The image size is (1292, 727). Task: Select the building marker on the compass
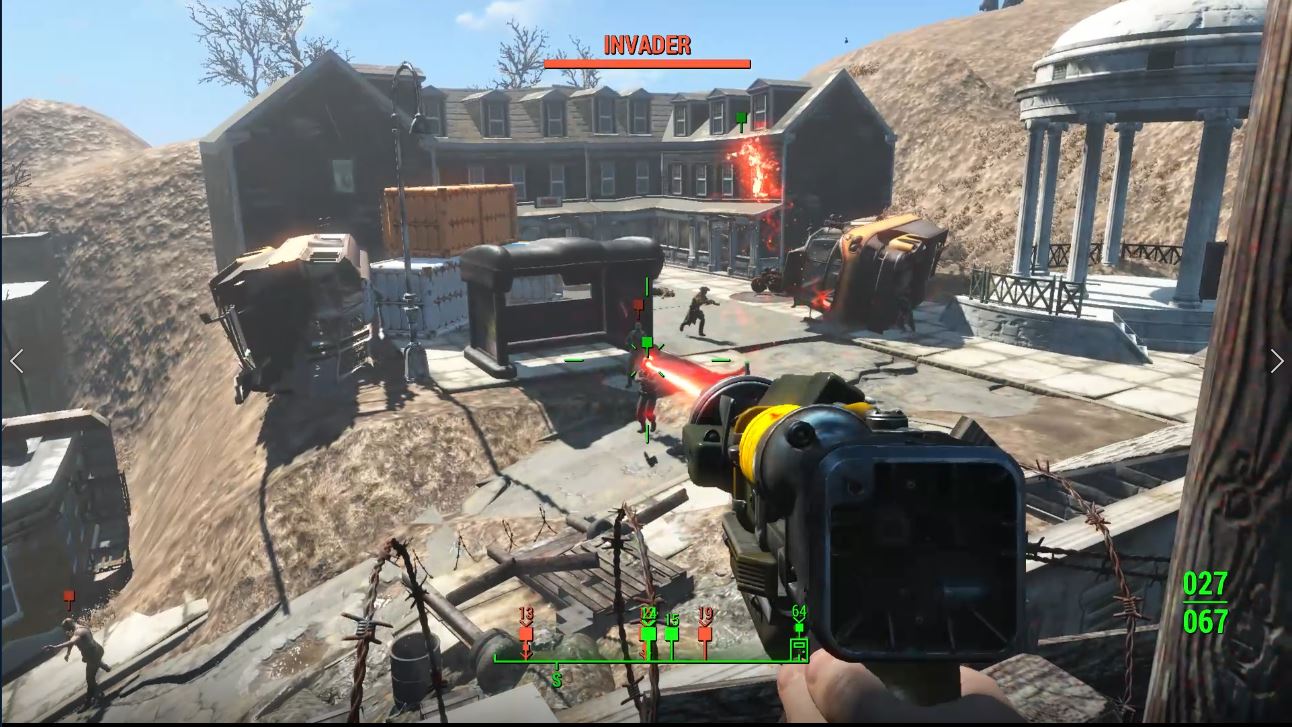pyautogui.click(x=798, y=649)
